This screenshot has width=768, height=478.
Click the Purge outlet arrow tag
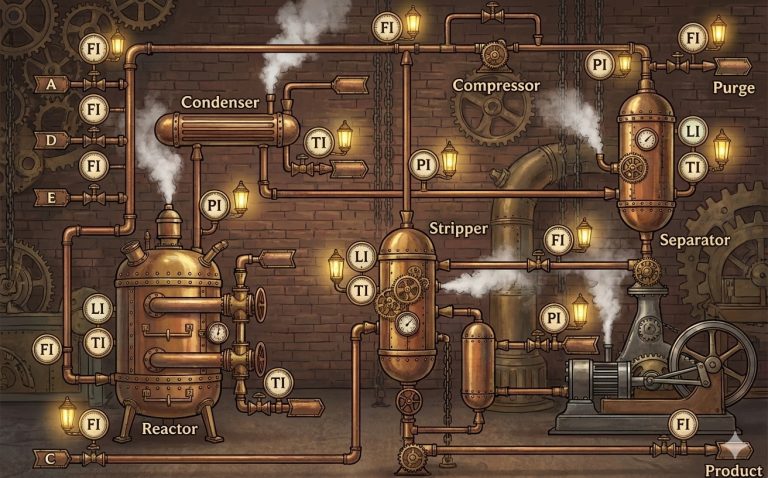tap(733, 66)
